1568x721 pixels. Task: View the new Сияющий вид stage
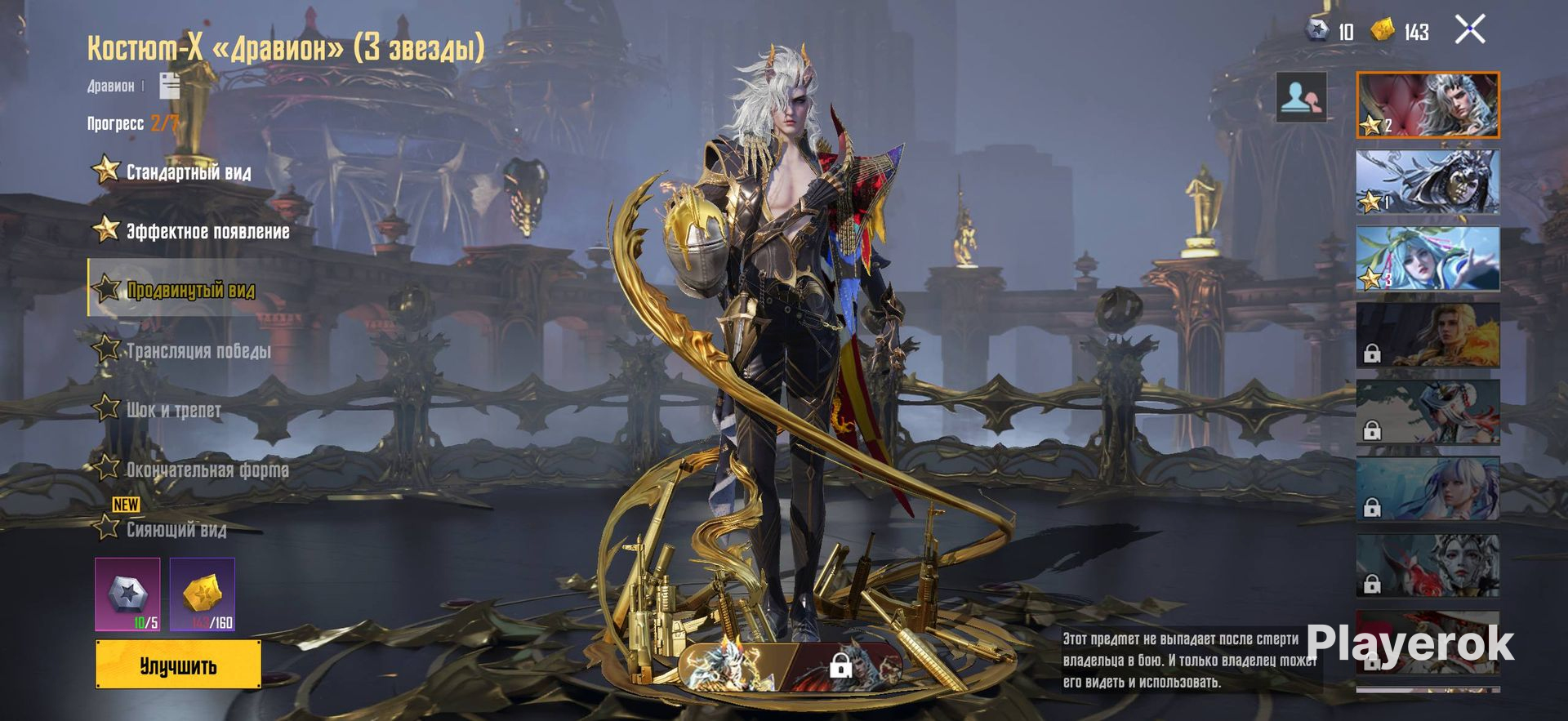[176, 529]
